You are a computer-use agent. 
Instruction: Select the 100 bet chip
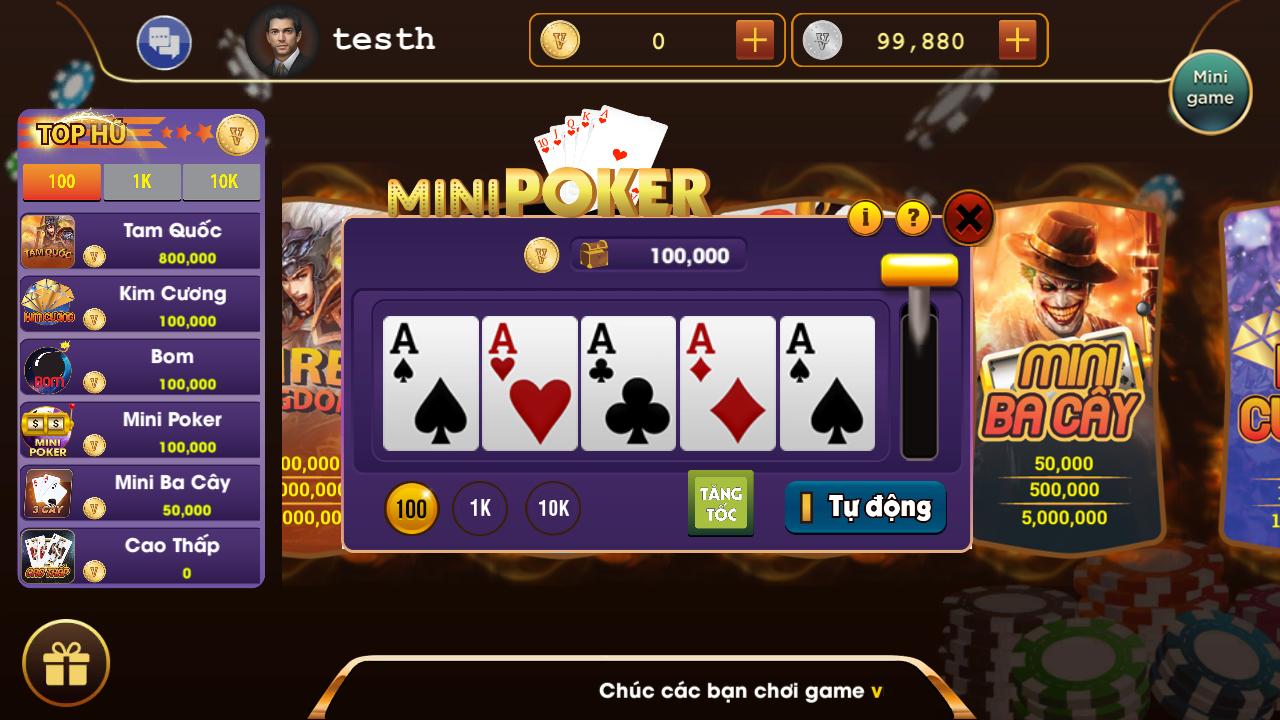coord(411,508)
